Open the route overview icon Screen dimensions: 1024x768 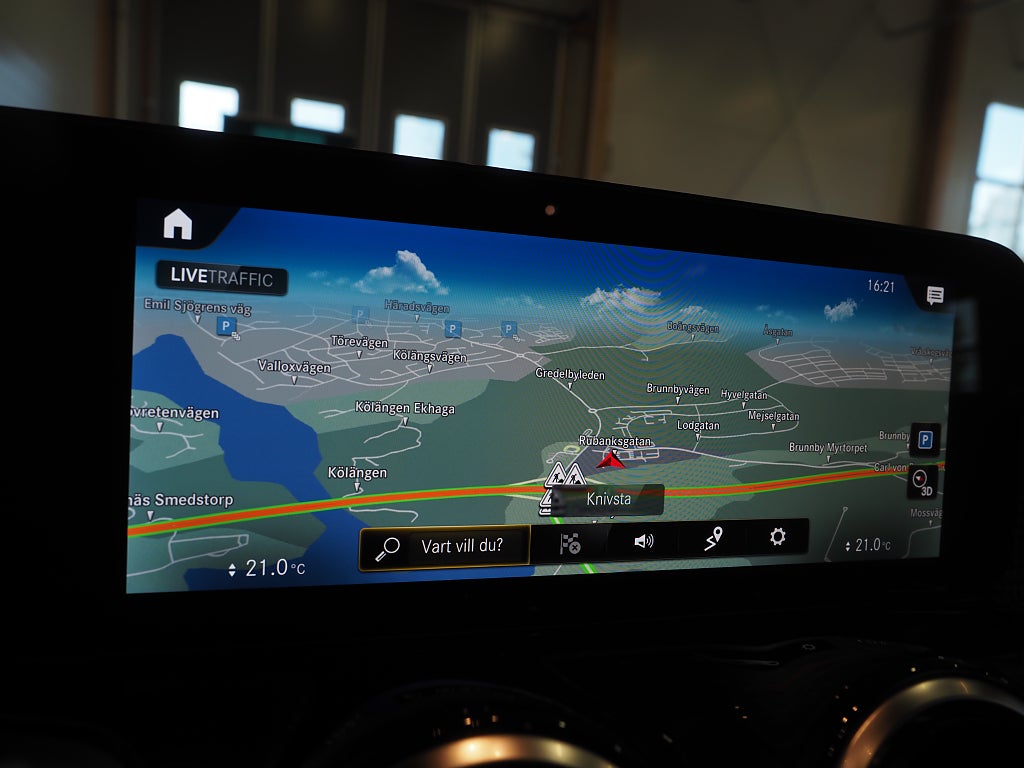click(712, 540)
